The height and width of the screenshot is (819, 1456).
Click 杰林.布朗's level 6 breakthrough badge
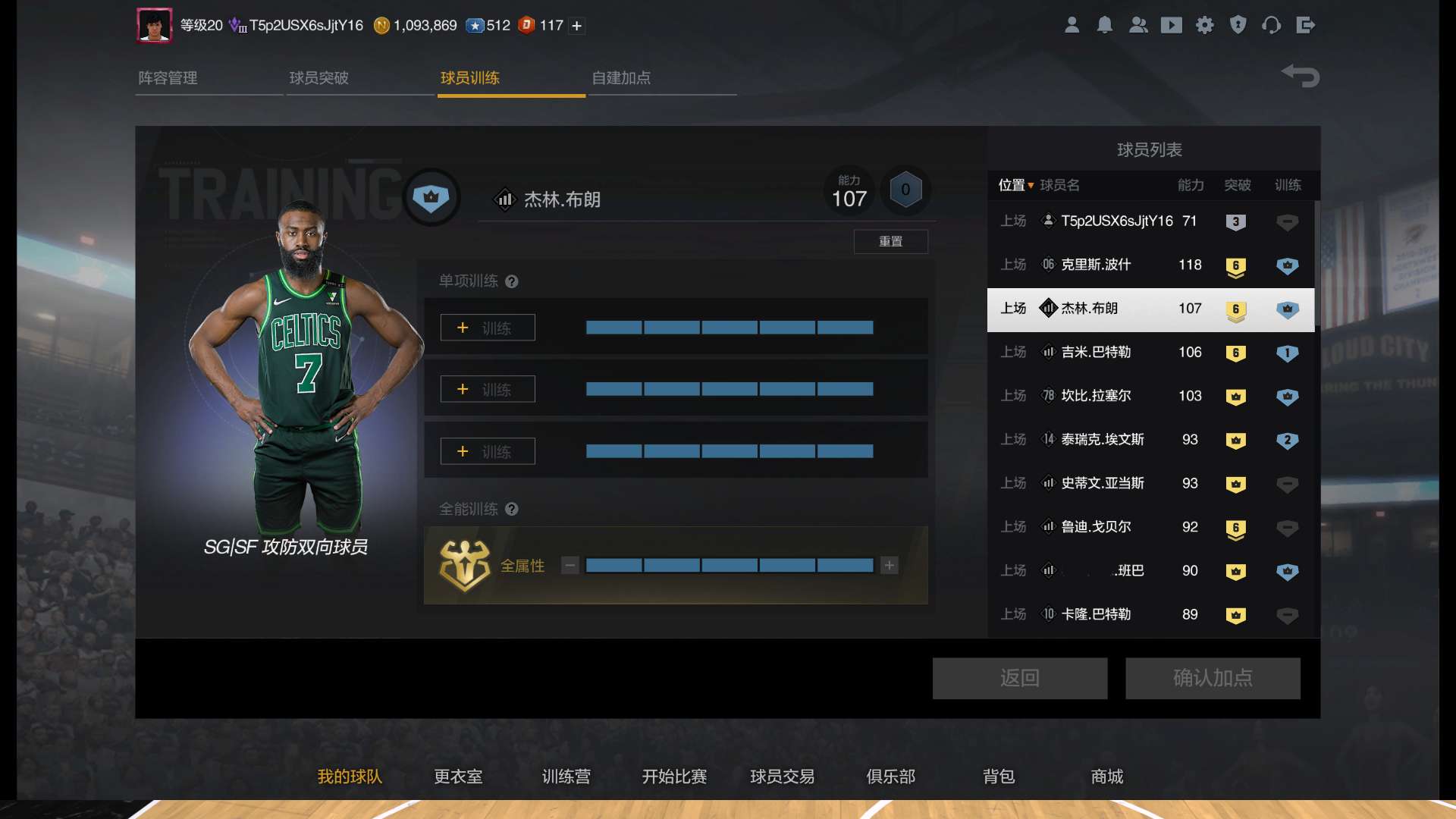[x=1237, y=309]
